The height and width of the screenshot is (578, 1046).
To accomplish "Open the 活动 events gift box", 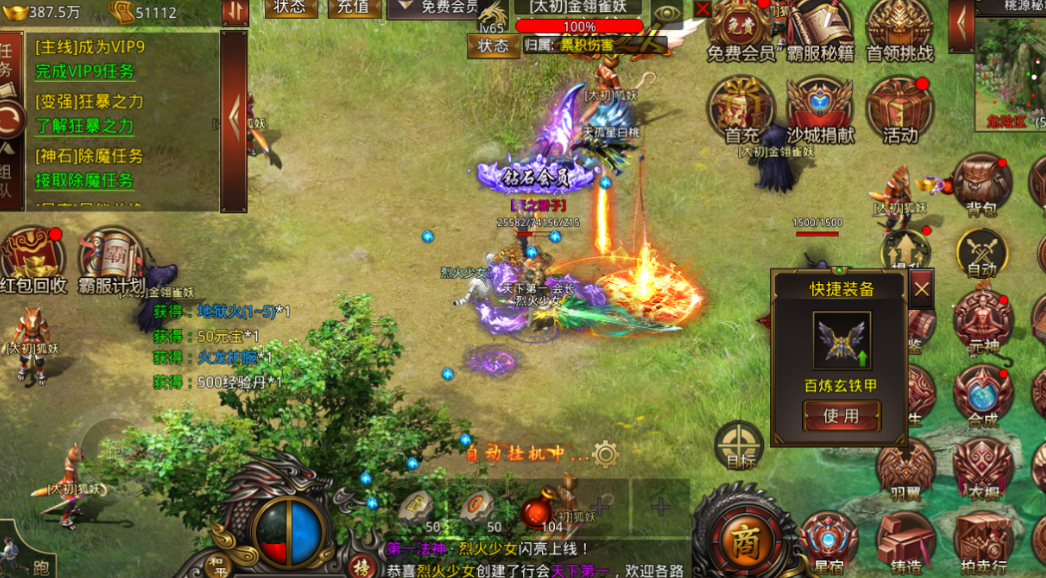I will tap(899, 107).
